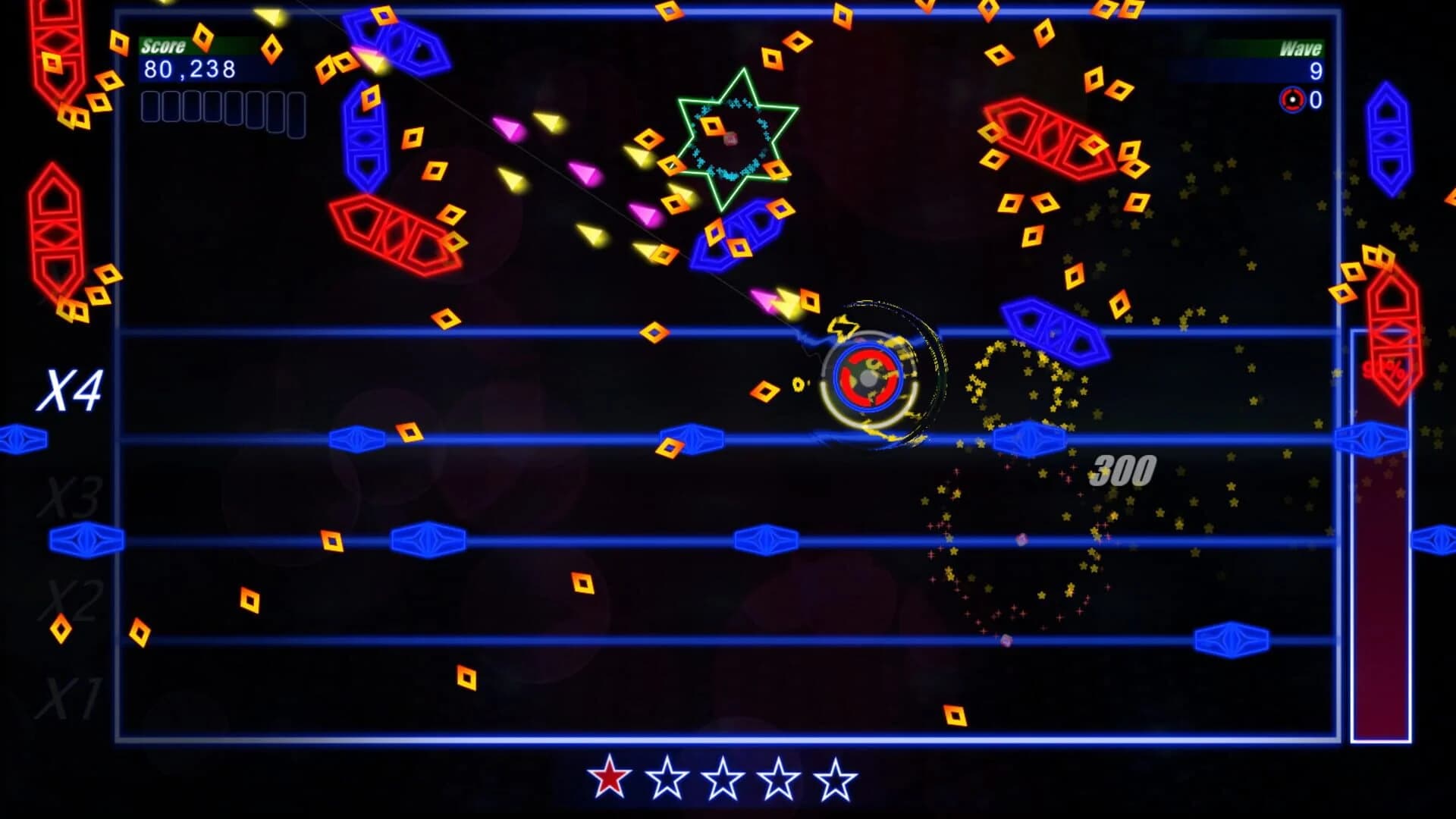Viewport: 1456px width, 819px height.
Task: Click the Wave number 9 readout
Action: [x=1316, y=71]
